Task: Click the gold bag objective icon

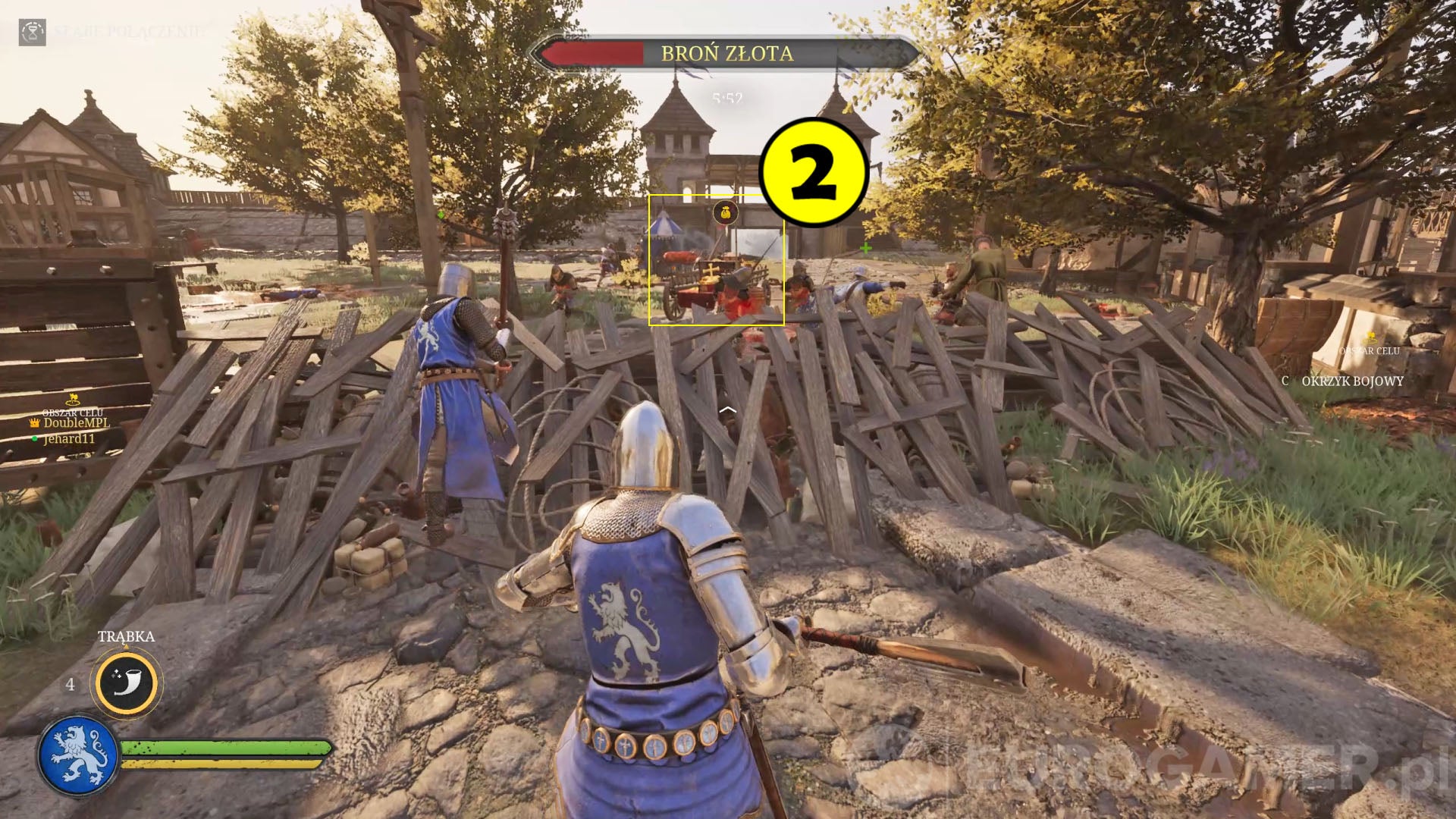Action: pos(726,212)
